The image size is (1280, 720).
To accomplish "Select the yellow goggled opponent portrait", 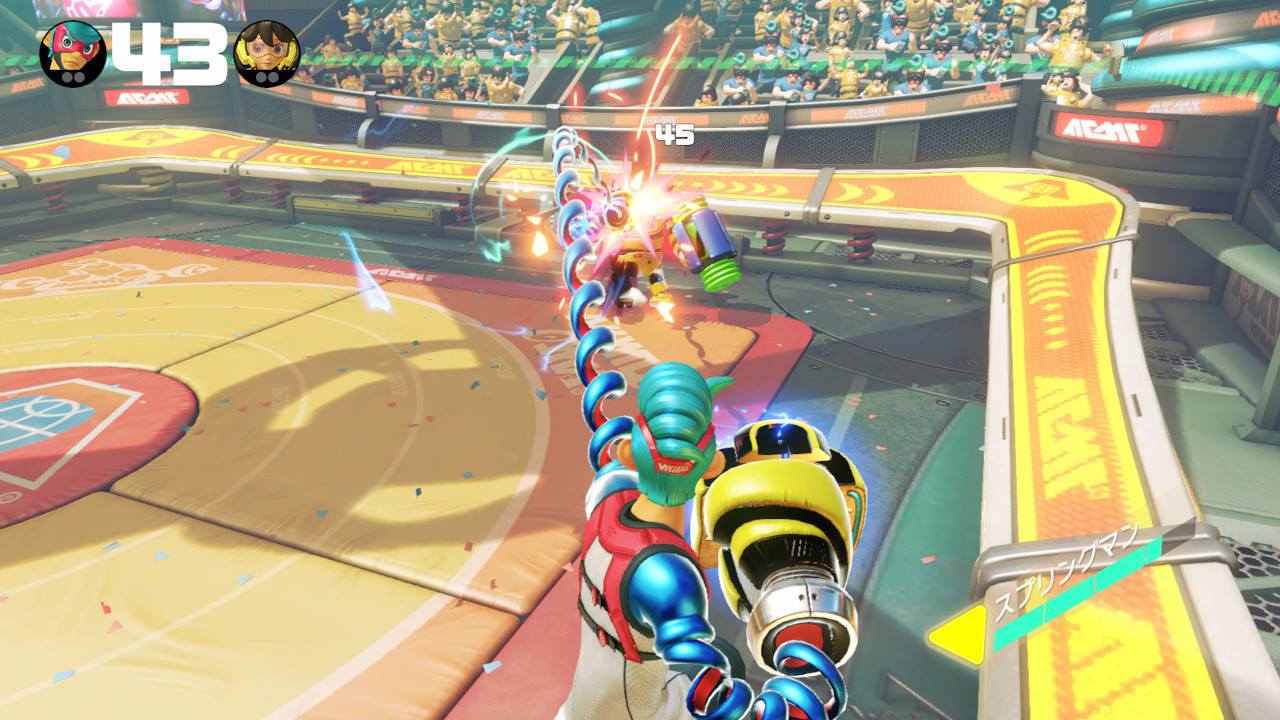I will point(266,53).
